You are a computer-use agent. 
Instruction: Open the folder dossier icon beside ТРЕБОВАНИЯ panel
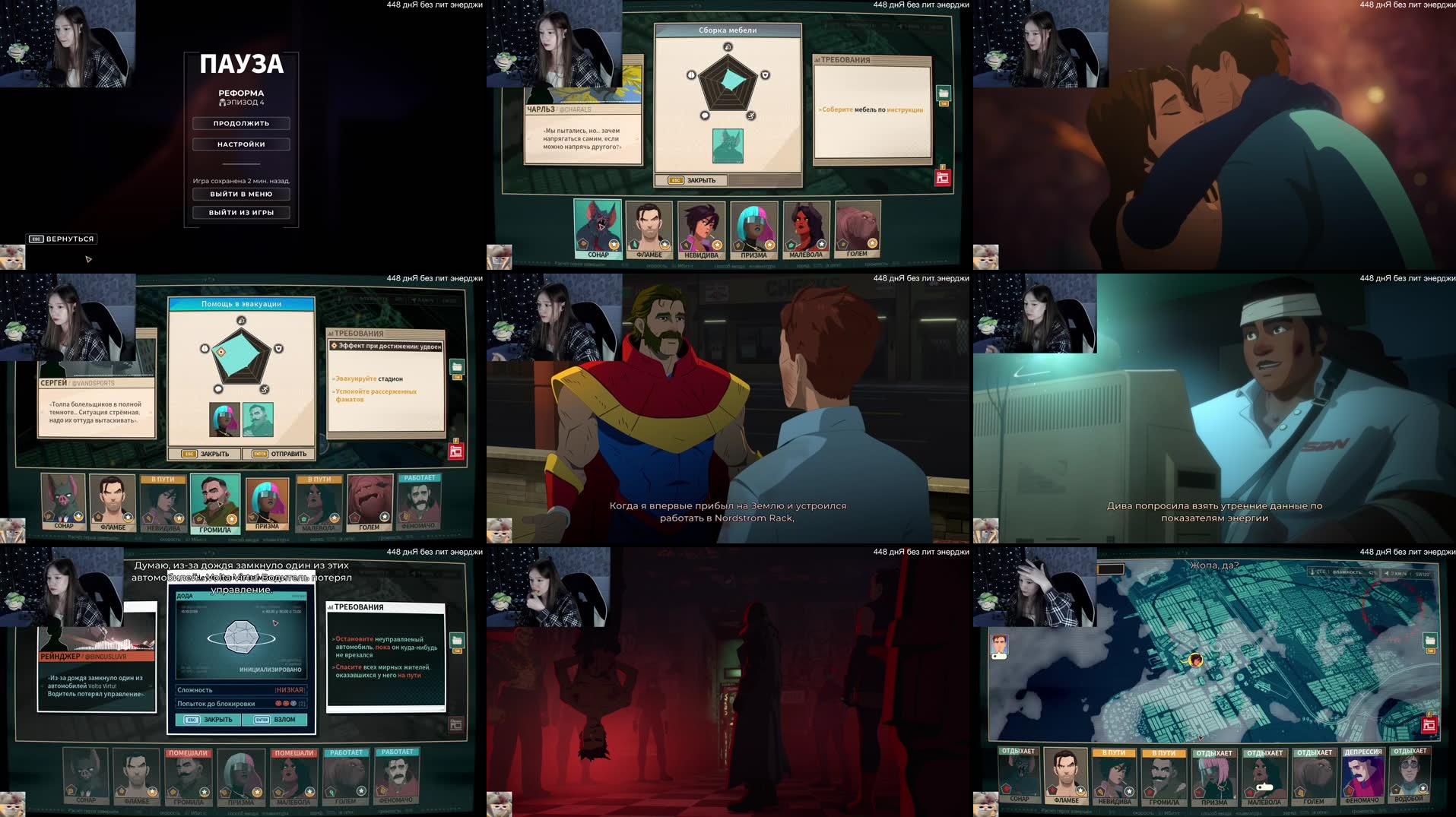[943, 93]
